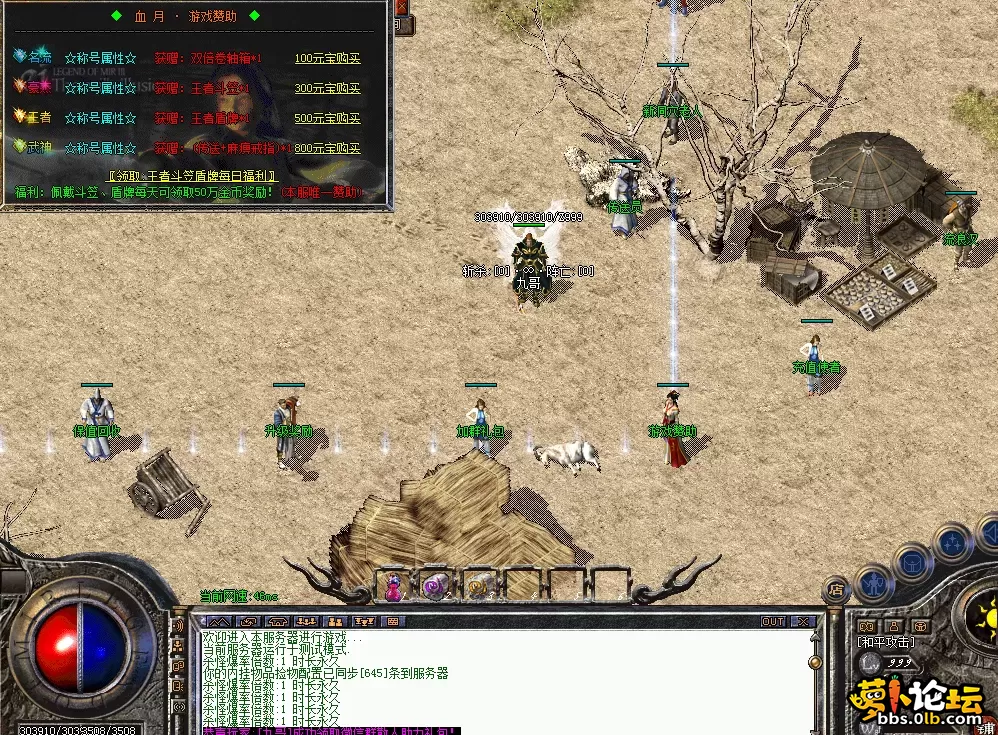This screenshot has width=998, height=735.
Task: Claim the 王者斗笠盾牌每日福利 reward
Action: pyautogui.click(x=194, y=174)
